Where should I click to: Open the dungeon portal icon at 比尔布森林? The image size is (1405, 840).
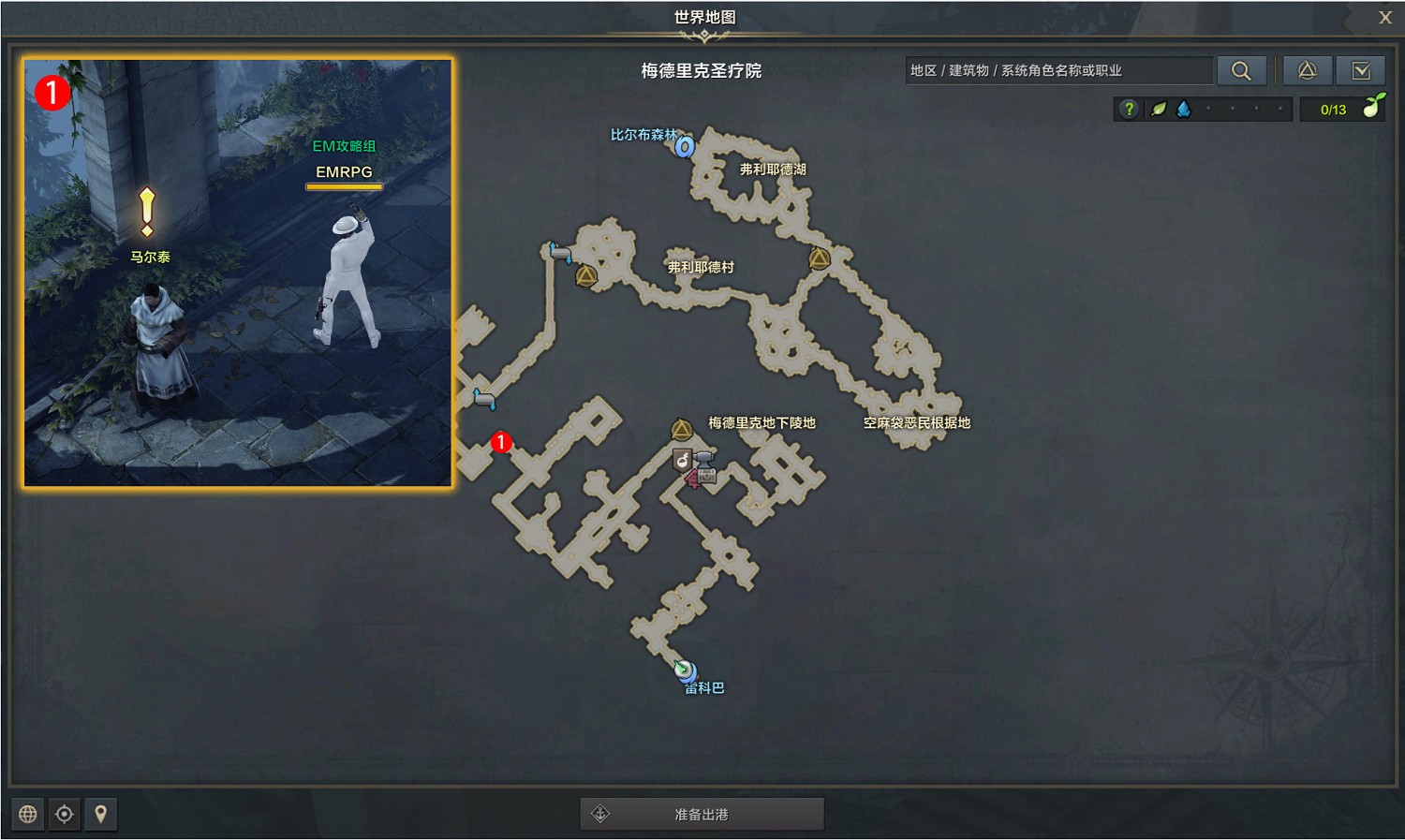(x=685, y=147)
